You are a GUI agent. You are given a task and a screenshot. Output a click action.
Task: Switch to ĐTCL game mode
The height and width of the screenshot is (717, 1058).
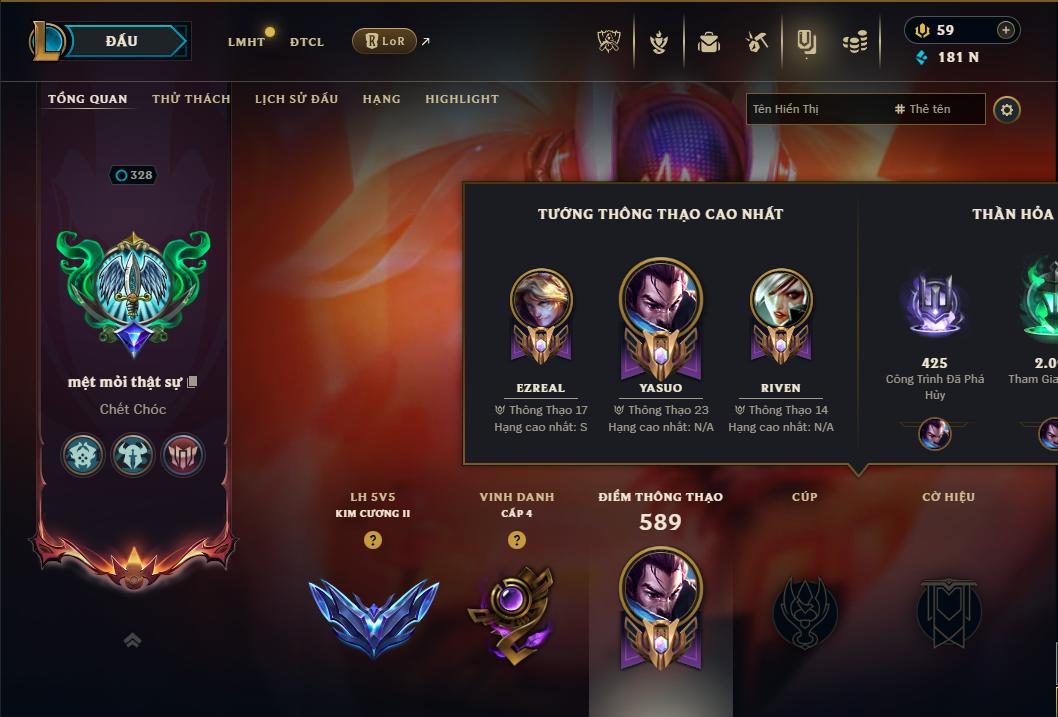[x=307, y=42]
